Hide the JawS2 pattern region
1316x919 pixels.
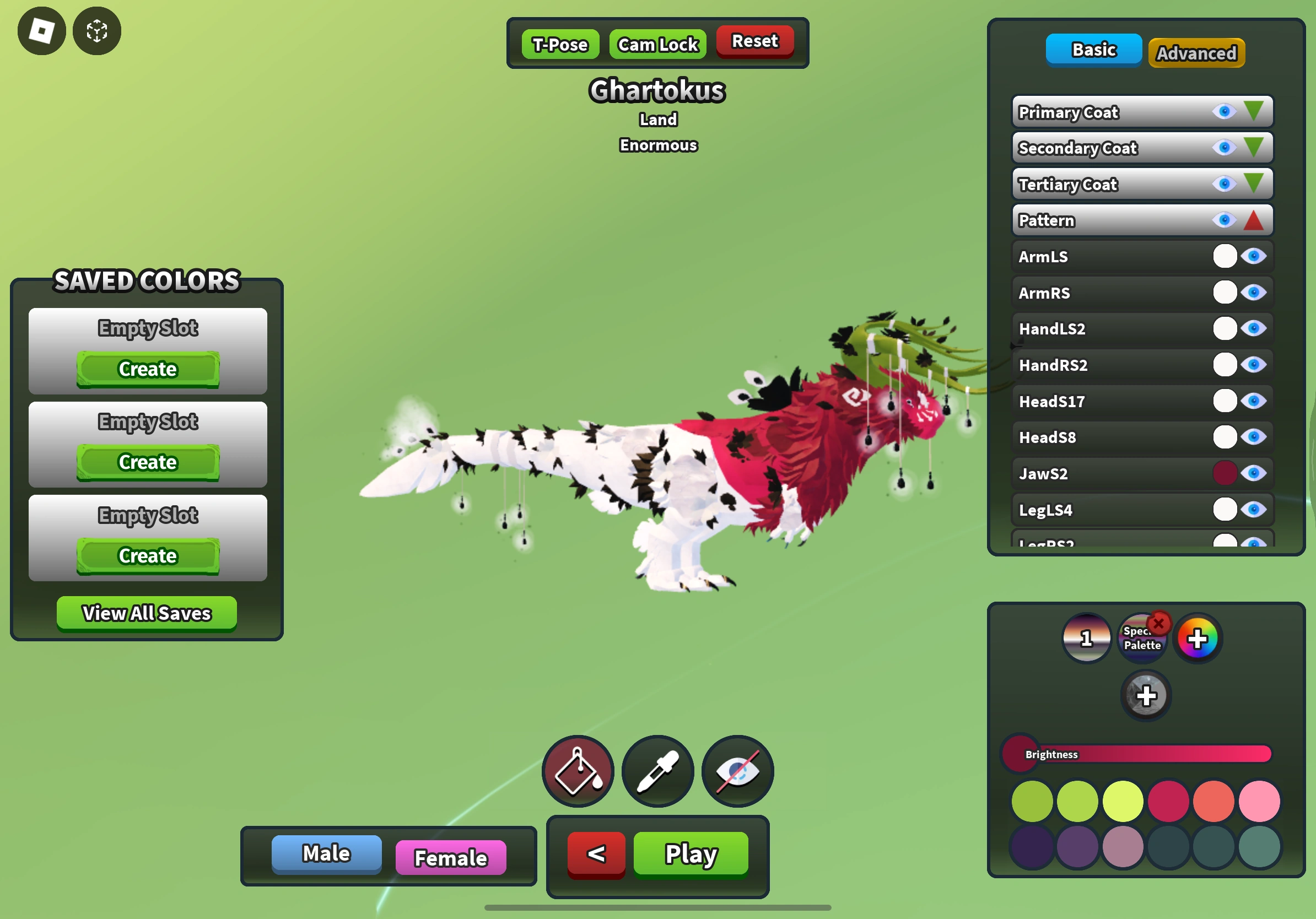(x=1256, y=473)
